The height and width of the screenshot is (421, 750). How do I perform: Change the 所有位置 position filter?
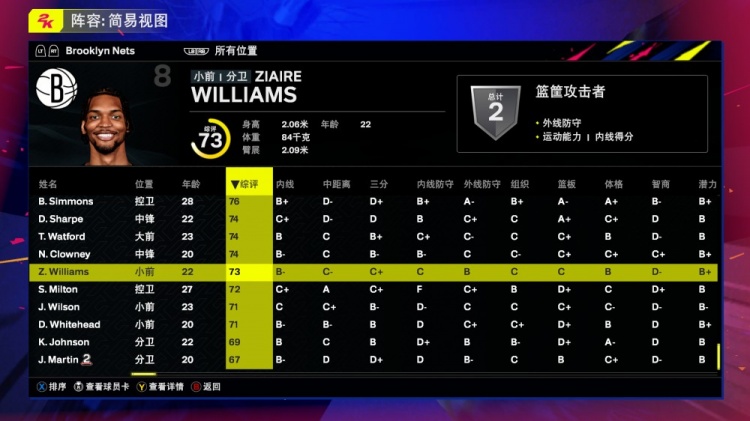click(x=236, y=50)
